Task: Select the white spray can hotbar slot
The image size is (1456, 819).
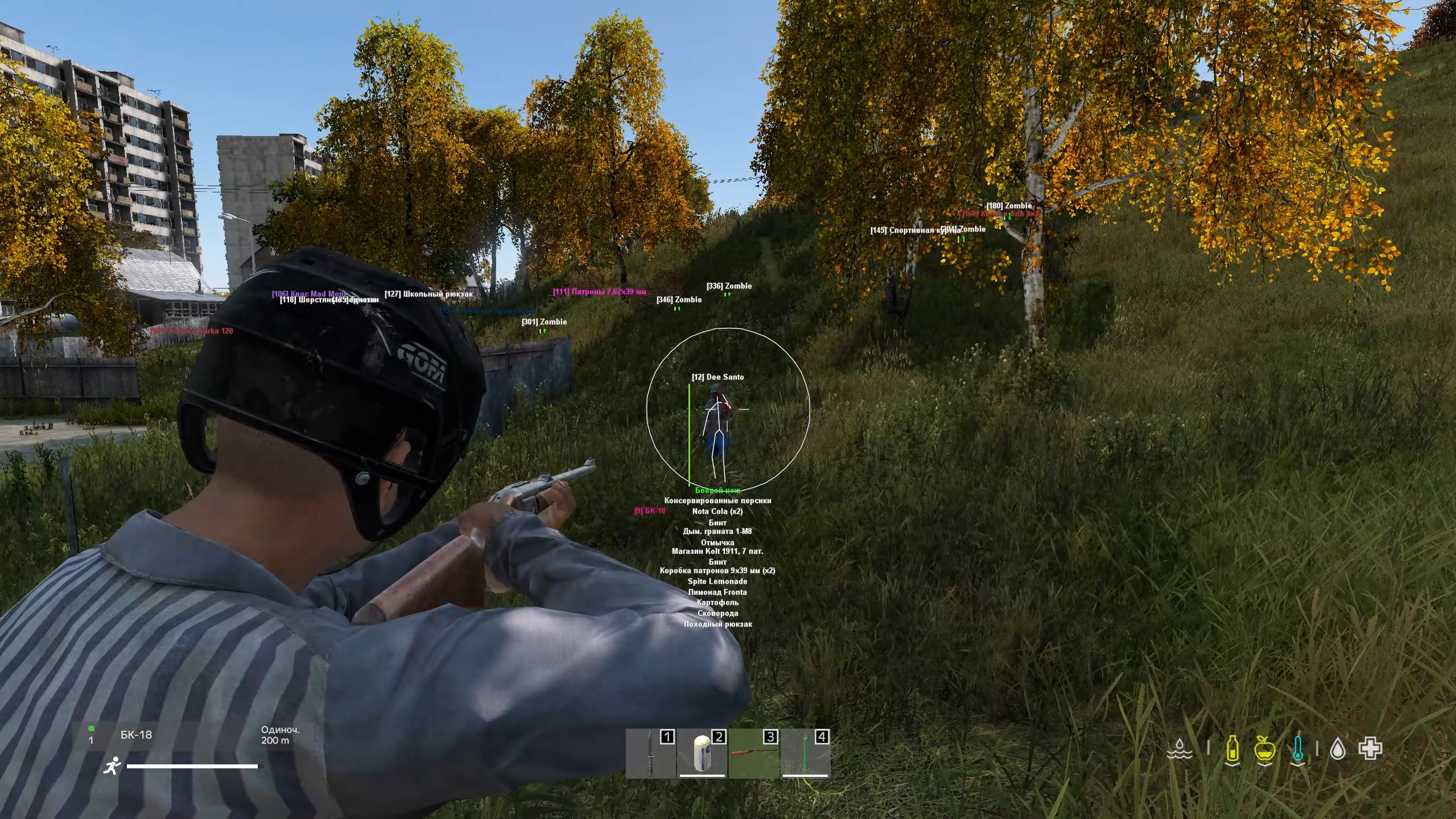Action: [x=702, y=754]
